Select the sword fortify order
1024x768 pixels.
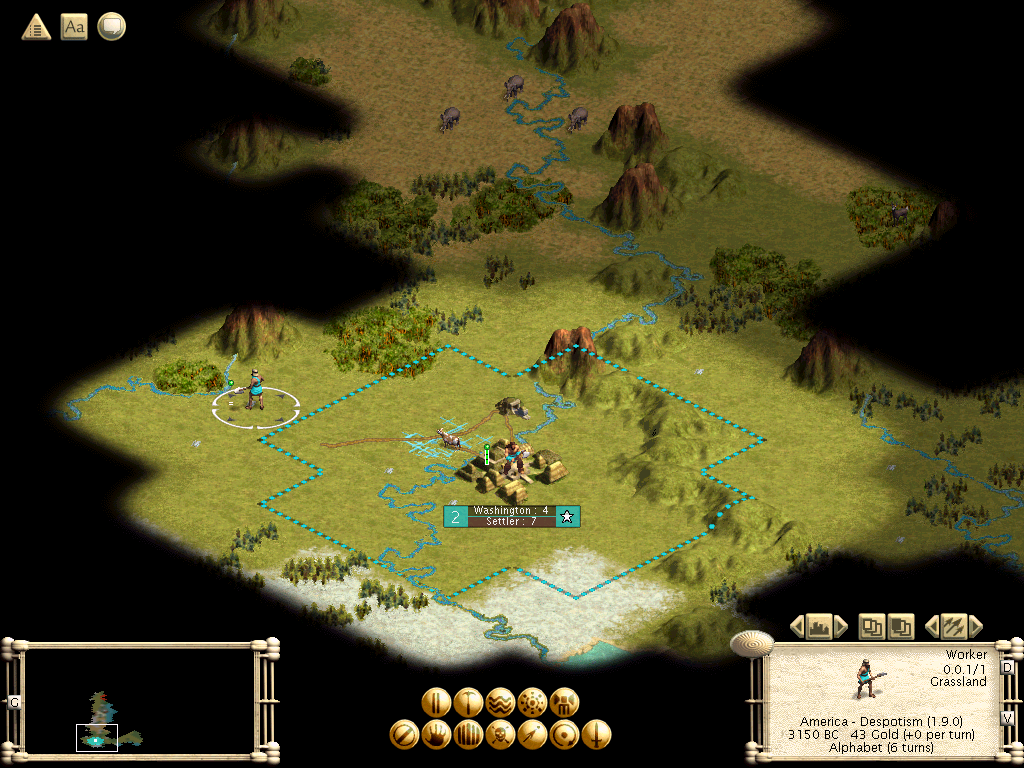pos(596,735)
